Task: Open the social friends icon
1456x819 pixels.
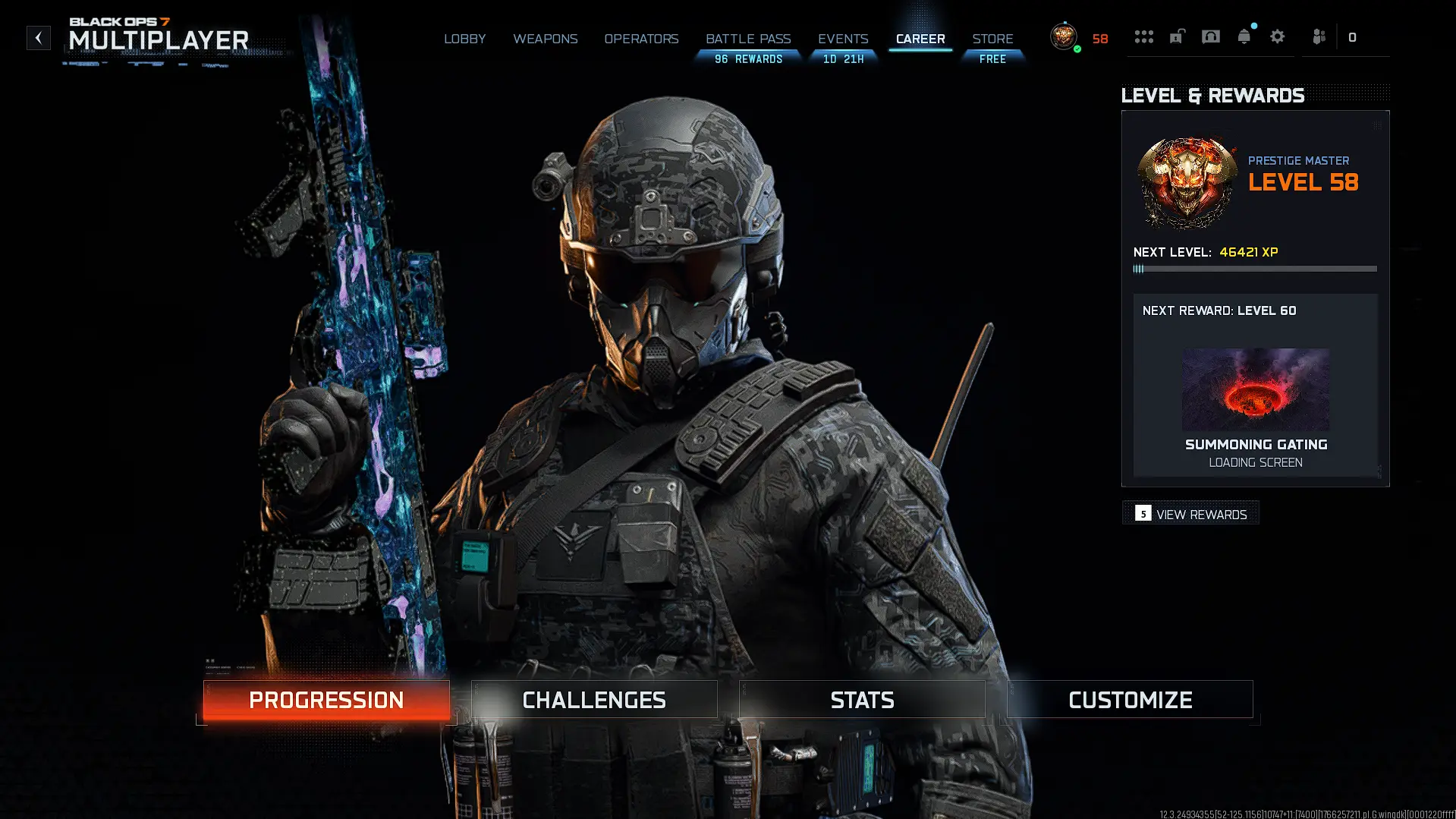Action: [1319, 36]
